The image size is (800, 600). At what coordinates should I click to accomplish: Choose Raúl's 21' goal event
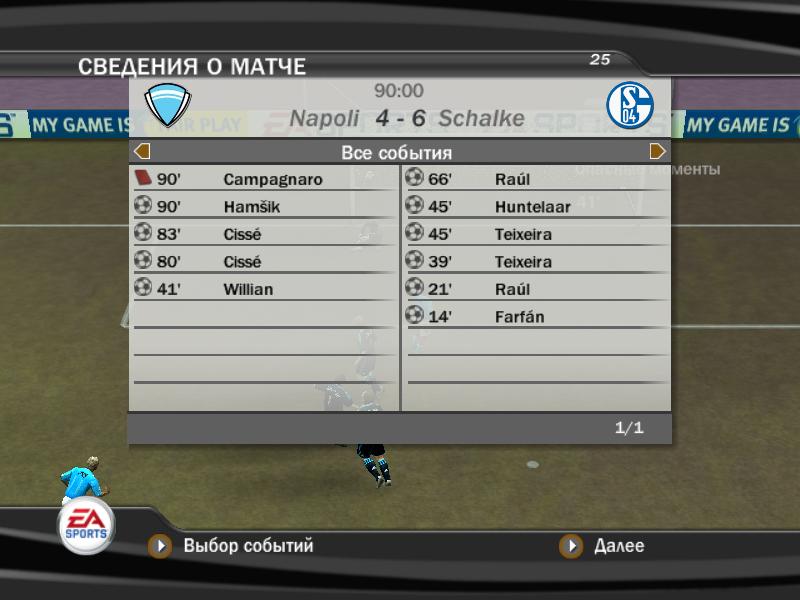click(x=536, y=290)
